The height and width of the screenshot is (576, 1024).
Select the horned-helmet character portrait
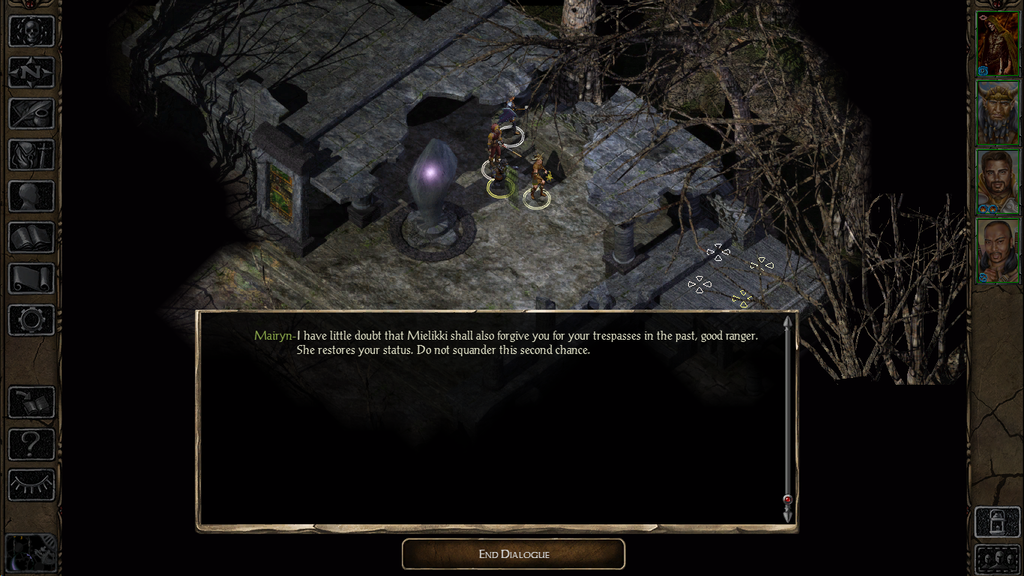(997, 113)
